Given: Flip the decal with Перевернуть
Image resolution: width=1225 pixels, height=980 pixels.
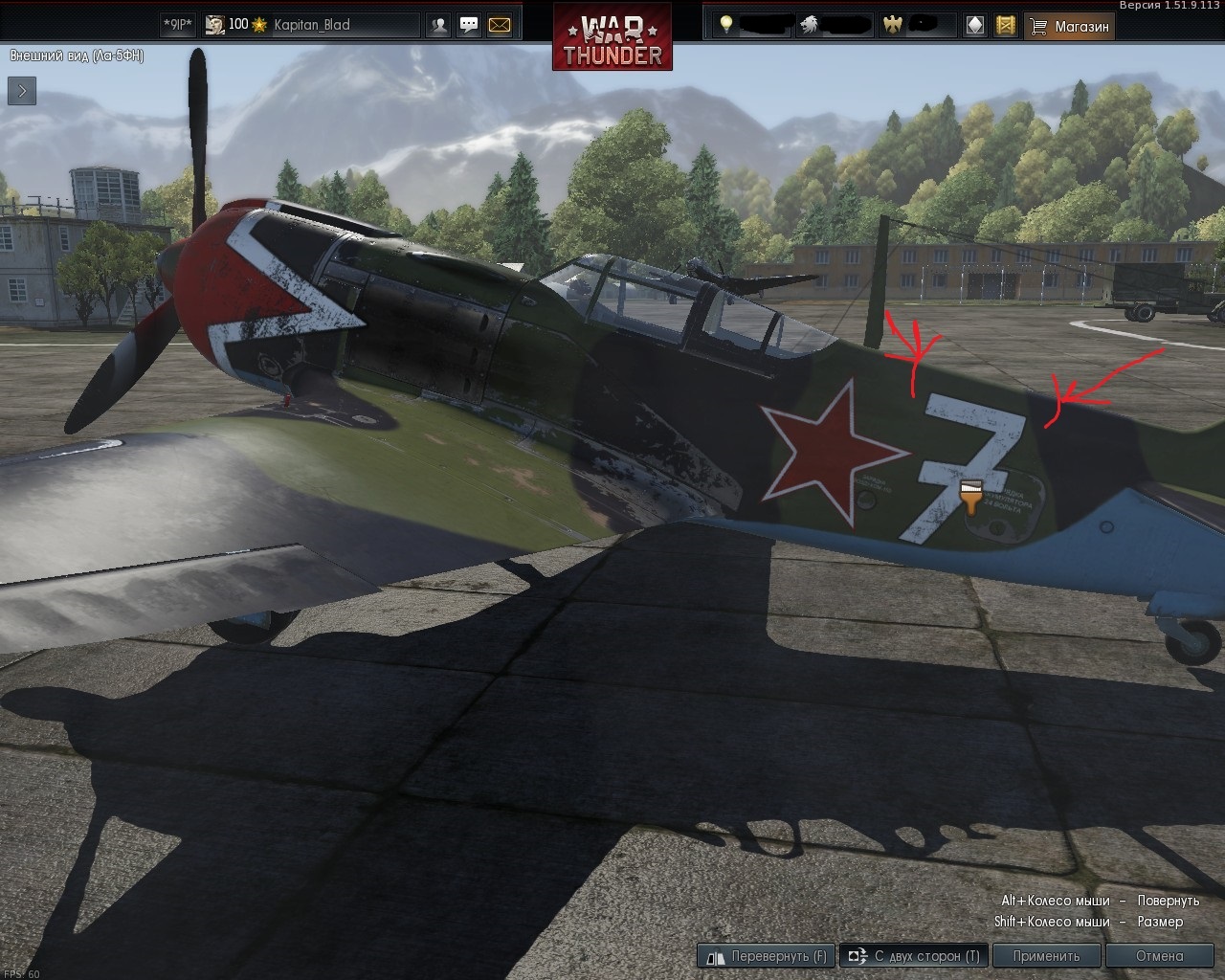Looking at the screenshot, I should [767, 955].
